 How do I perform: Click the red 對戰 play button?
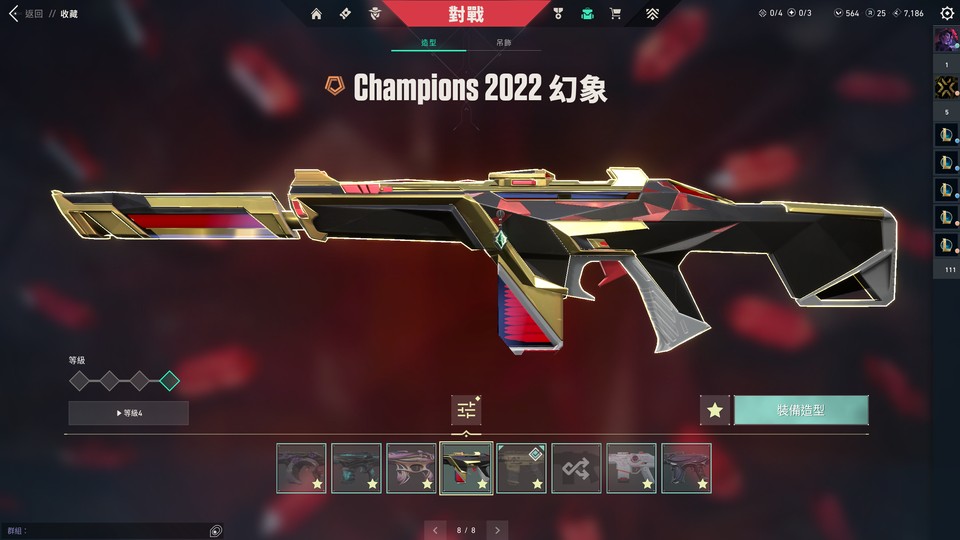466,13
